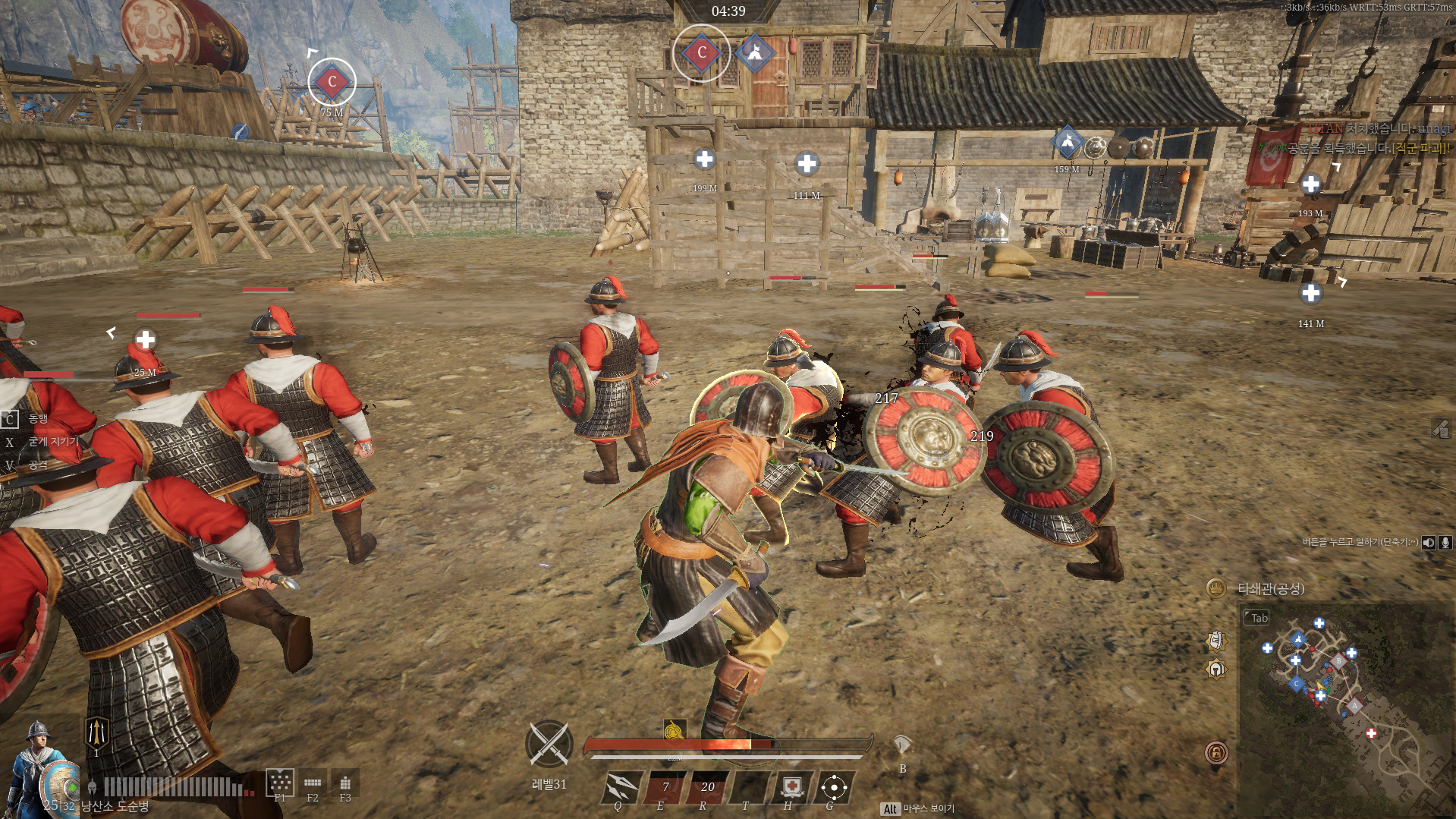This screenshot has width=1456, height=819.
Task: Click the crossed swords weapon icon
Action: tap(549, 743)
